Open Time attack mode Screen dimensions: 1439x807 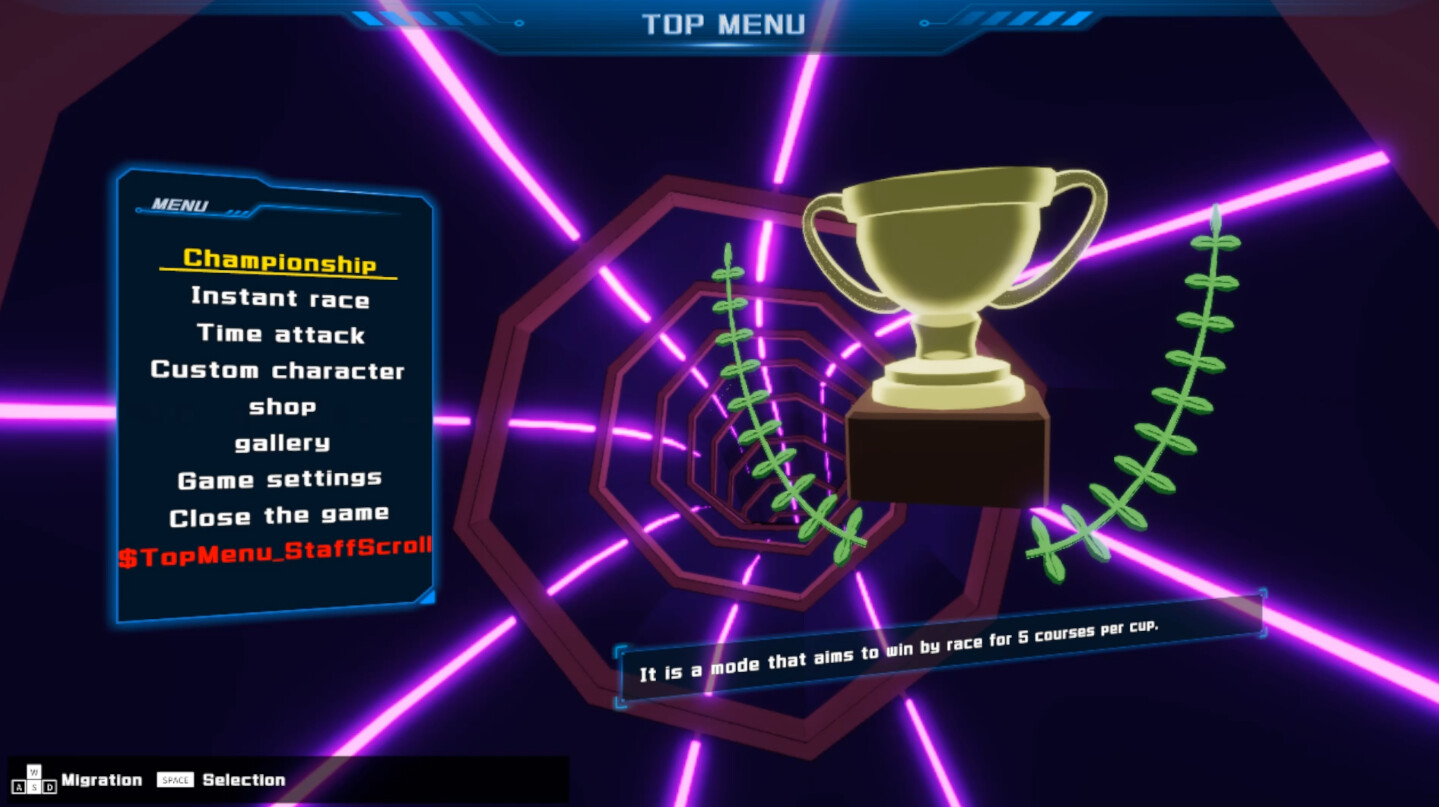[279, 334]
